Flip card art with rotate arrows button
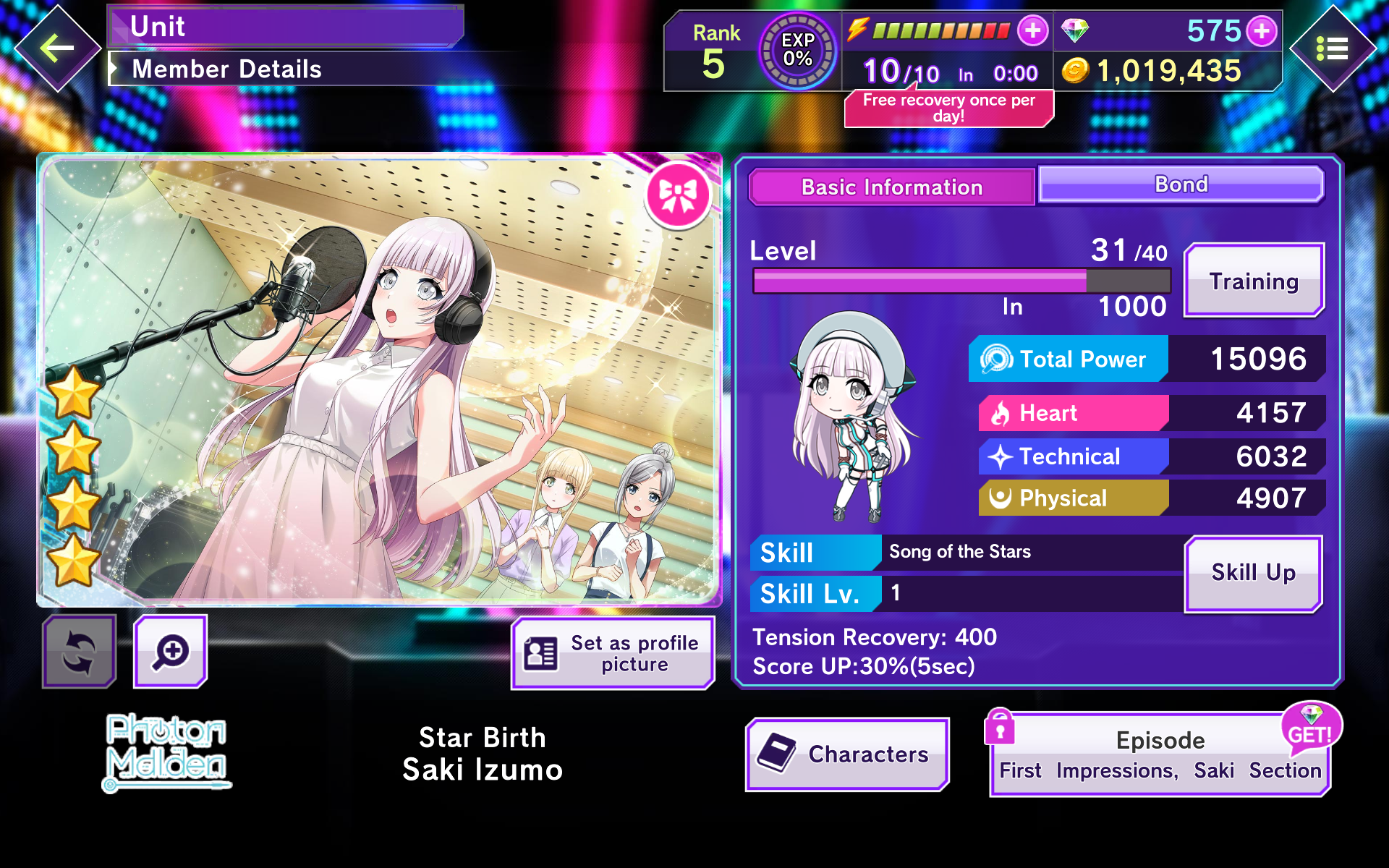The width and height of the screenshot is (1389, 868). point(79,652)
